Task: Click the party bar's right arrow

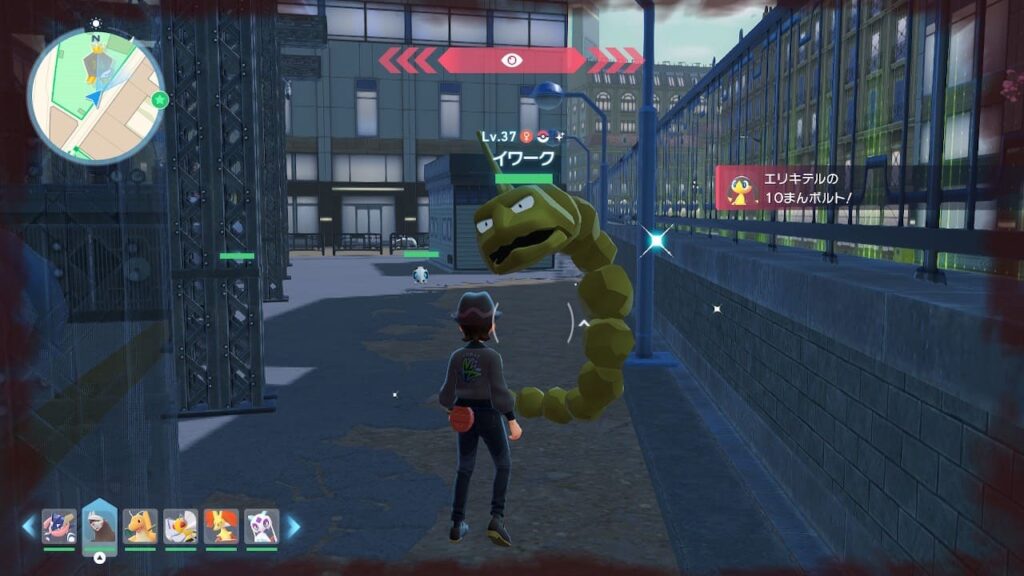Action: [294, 527]
